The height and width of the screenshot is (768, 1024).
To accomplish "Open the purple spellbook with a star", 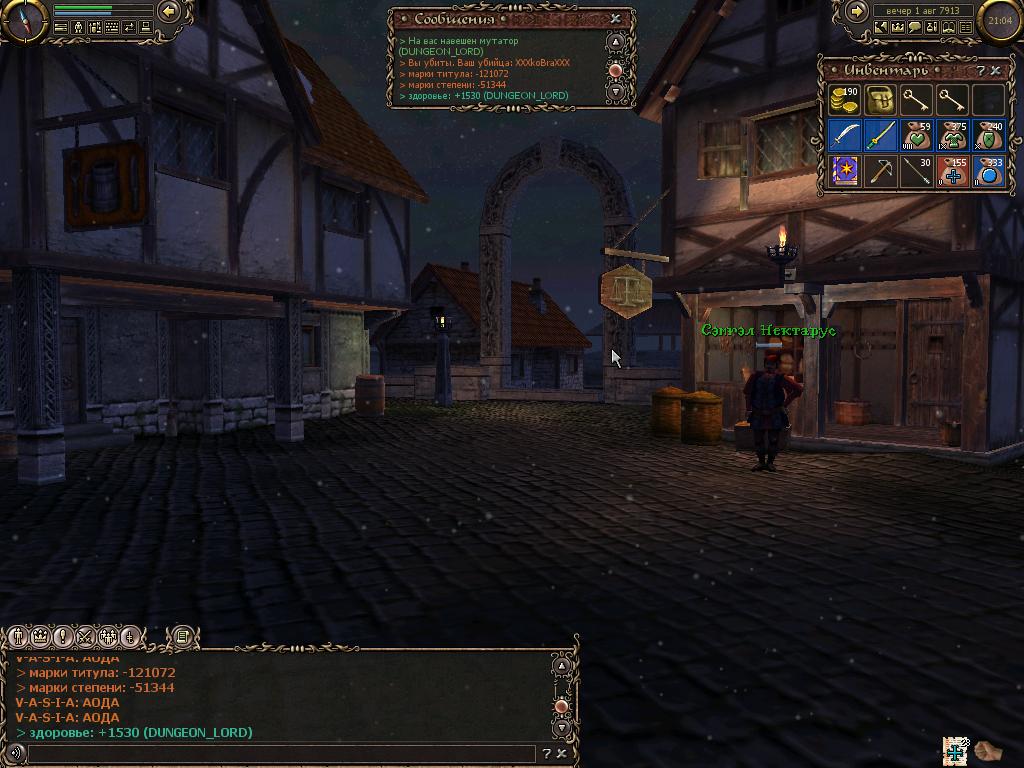I will pos(845,170).
